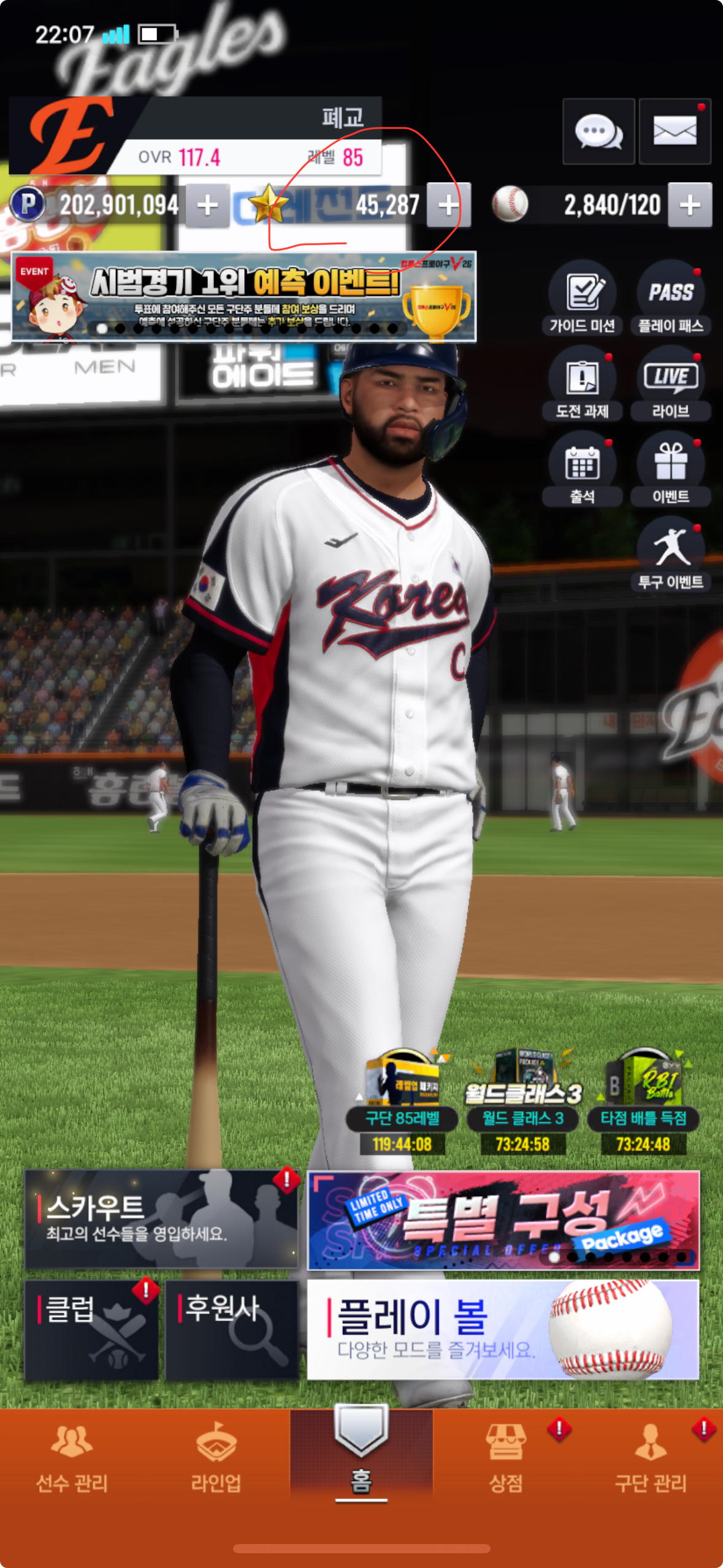Open 출석 attendance calendar
The width and height of the screenshot is (723, 1568).
[x=582, y=469]
